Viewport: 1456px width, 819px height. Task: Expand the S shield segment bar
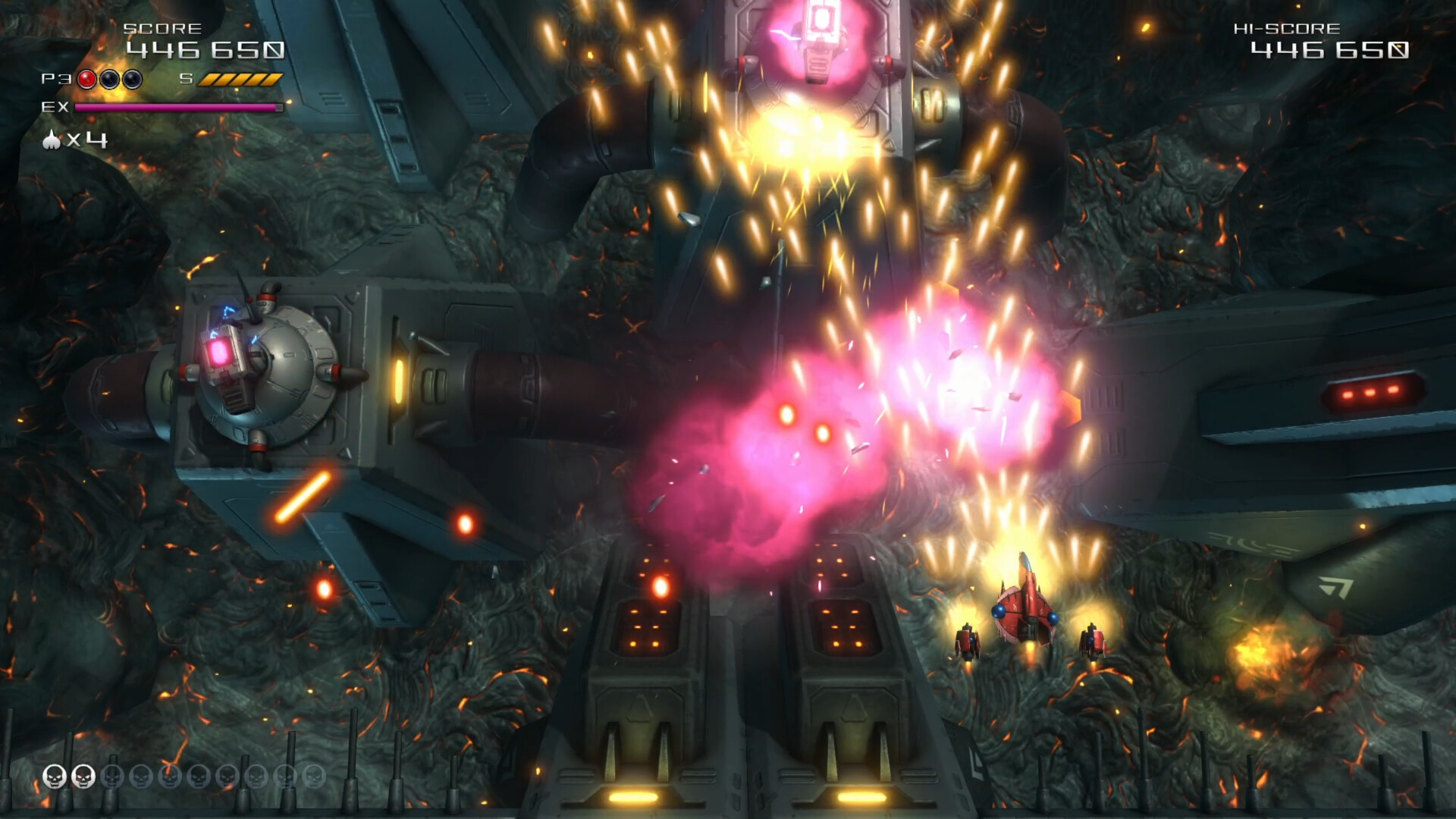point(241,78)
